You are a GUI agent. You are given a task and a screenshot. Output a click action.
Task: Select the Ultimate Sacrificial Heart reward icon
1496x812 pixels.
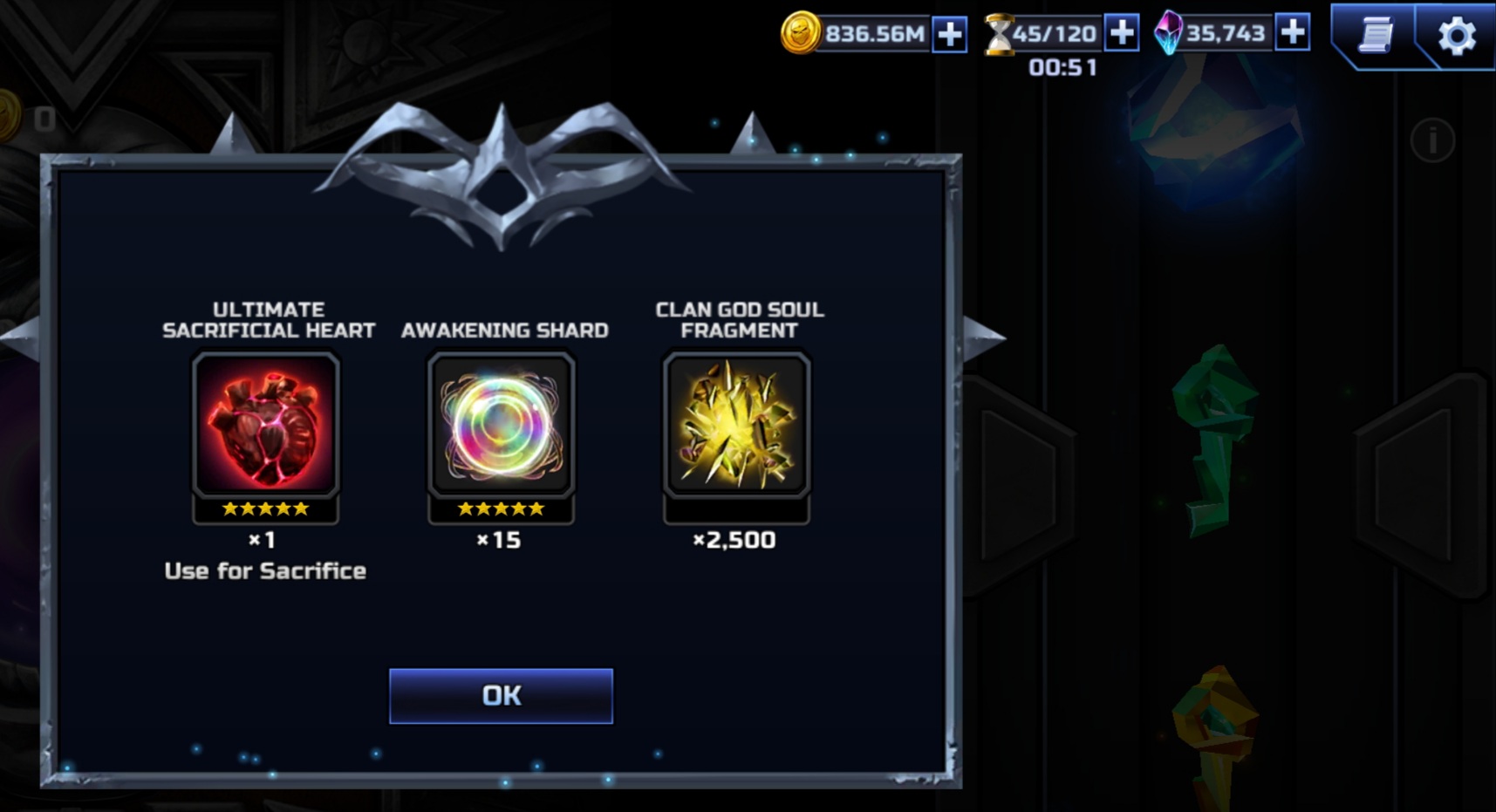(265, 426)
